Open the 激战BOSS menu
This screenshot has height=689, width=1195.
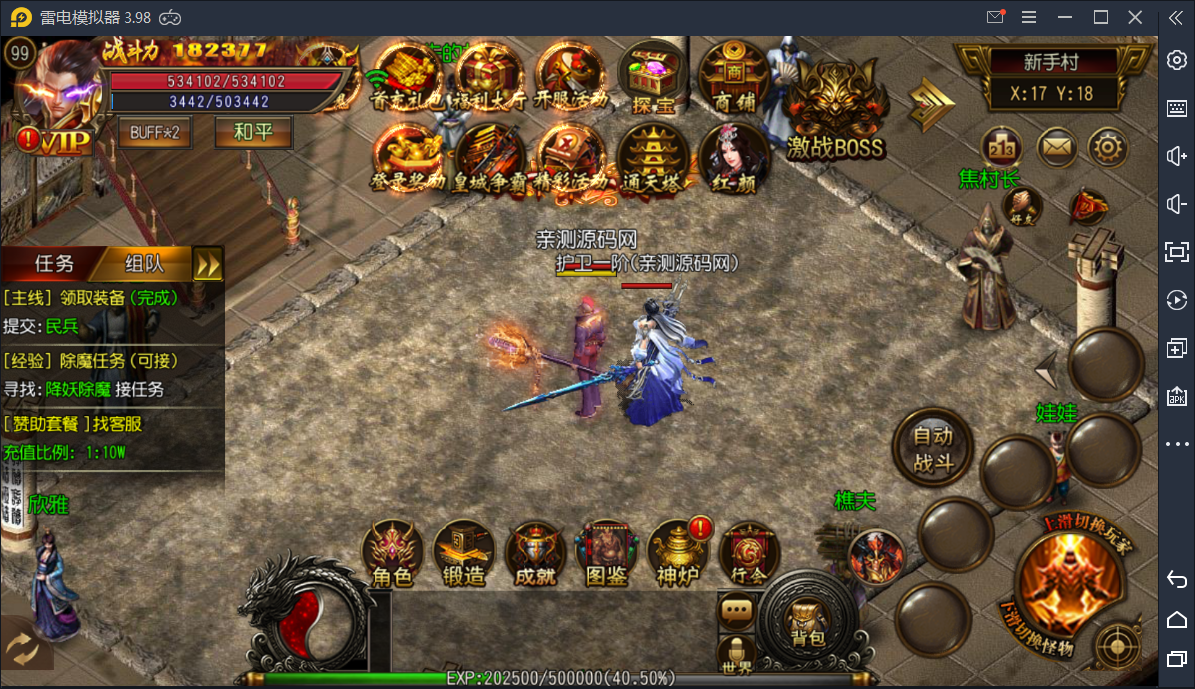[x=836, y=110]
